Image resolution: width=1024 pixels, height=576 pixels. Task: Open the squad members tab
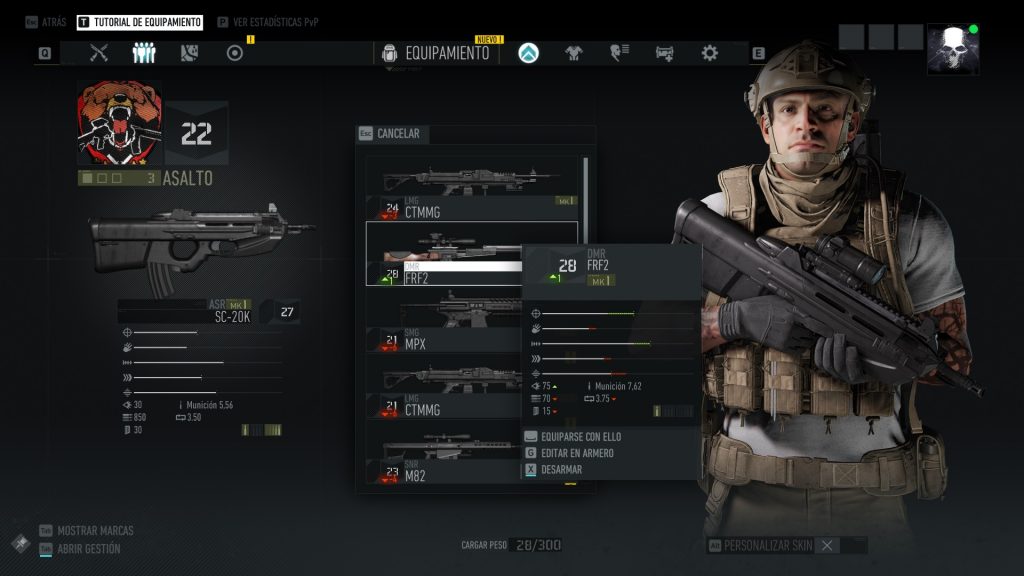(144, 53)
